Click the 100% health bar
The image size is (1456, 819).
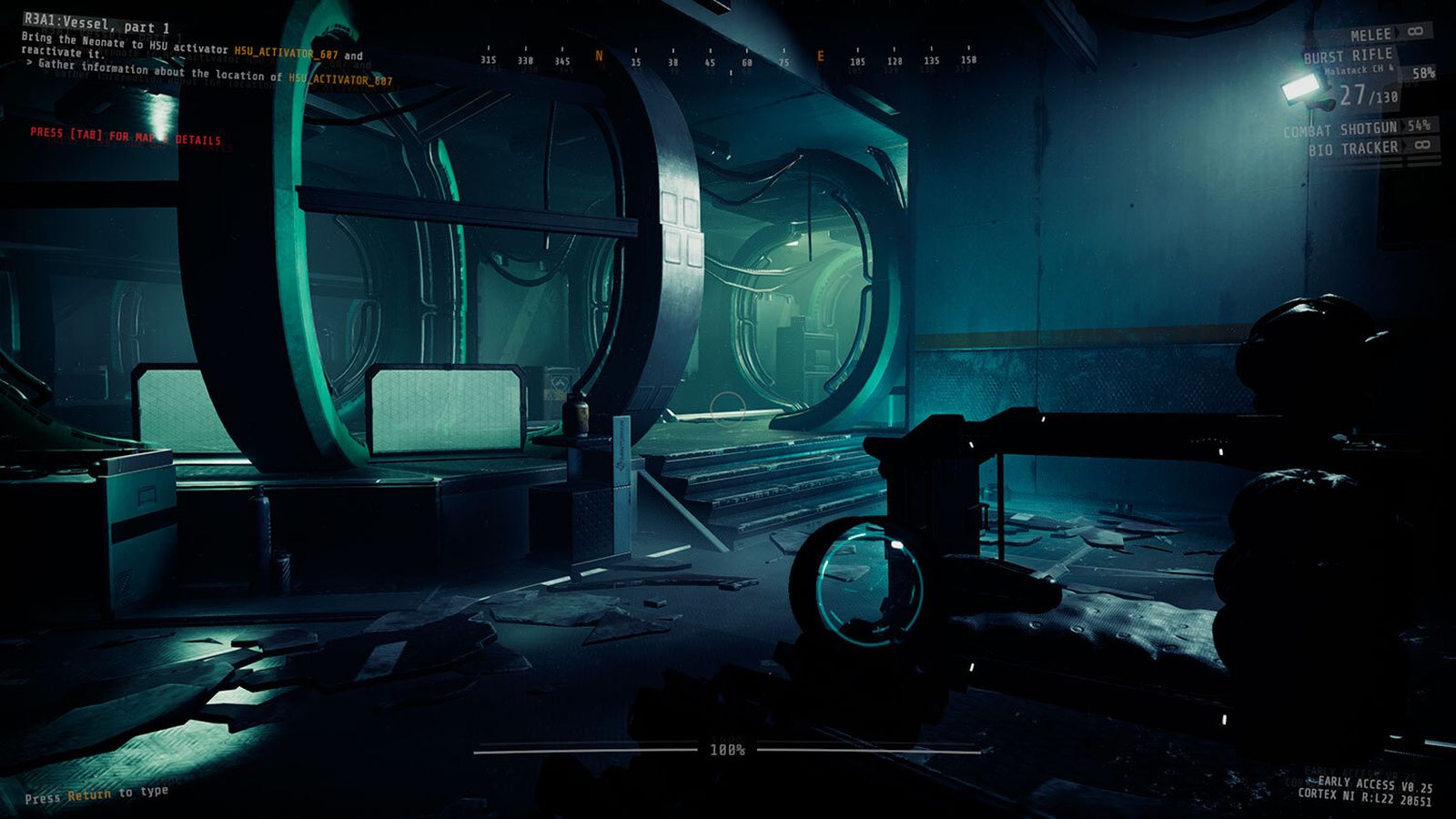click(x=726, y=752)
